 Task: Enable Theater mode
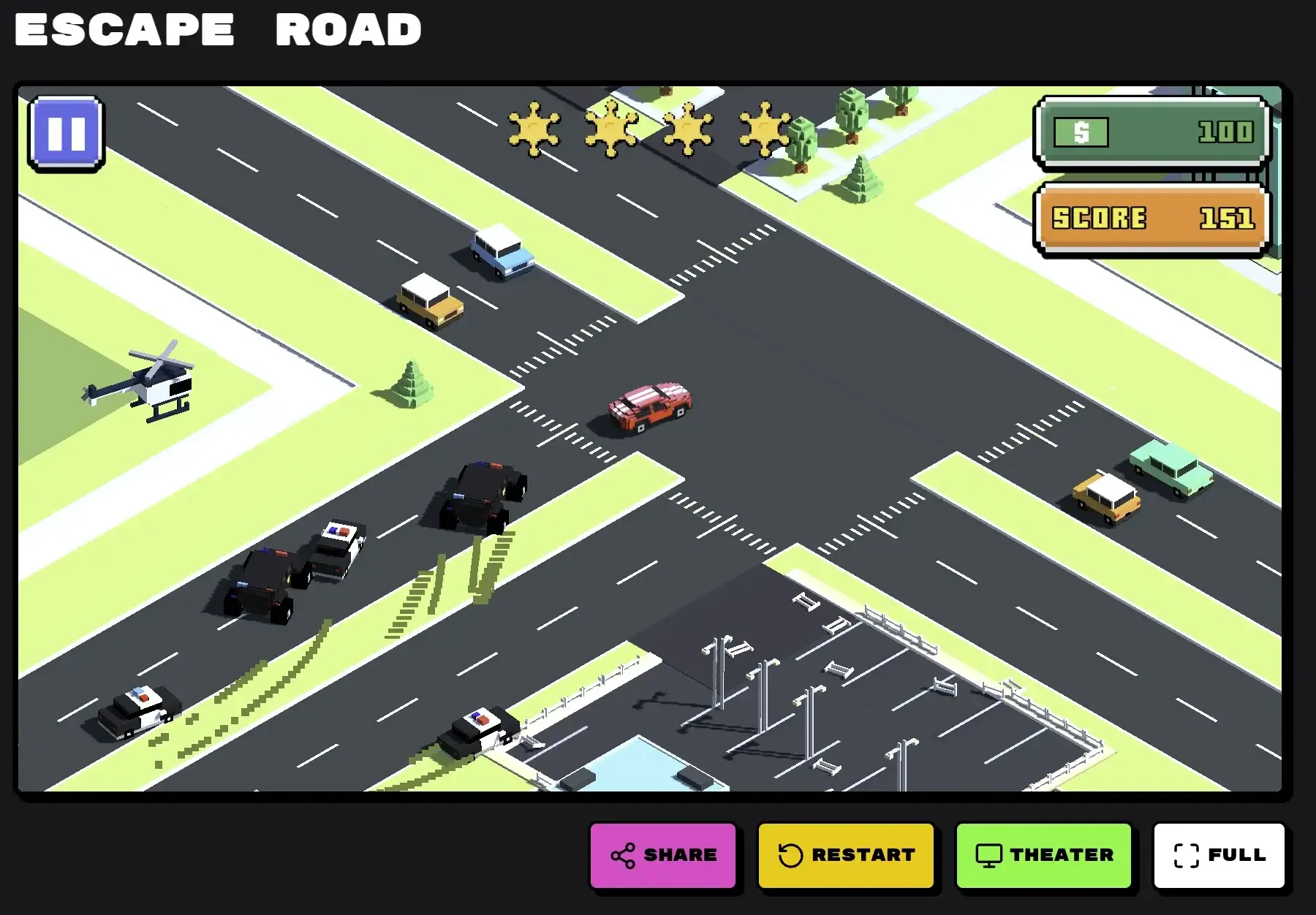pos(1044,855)
